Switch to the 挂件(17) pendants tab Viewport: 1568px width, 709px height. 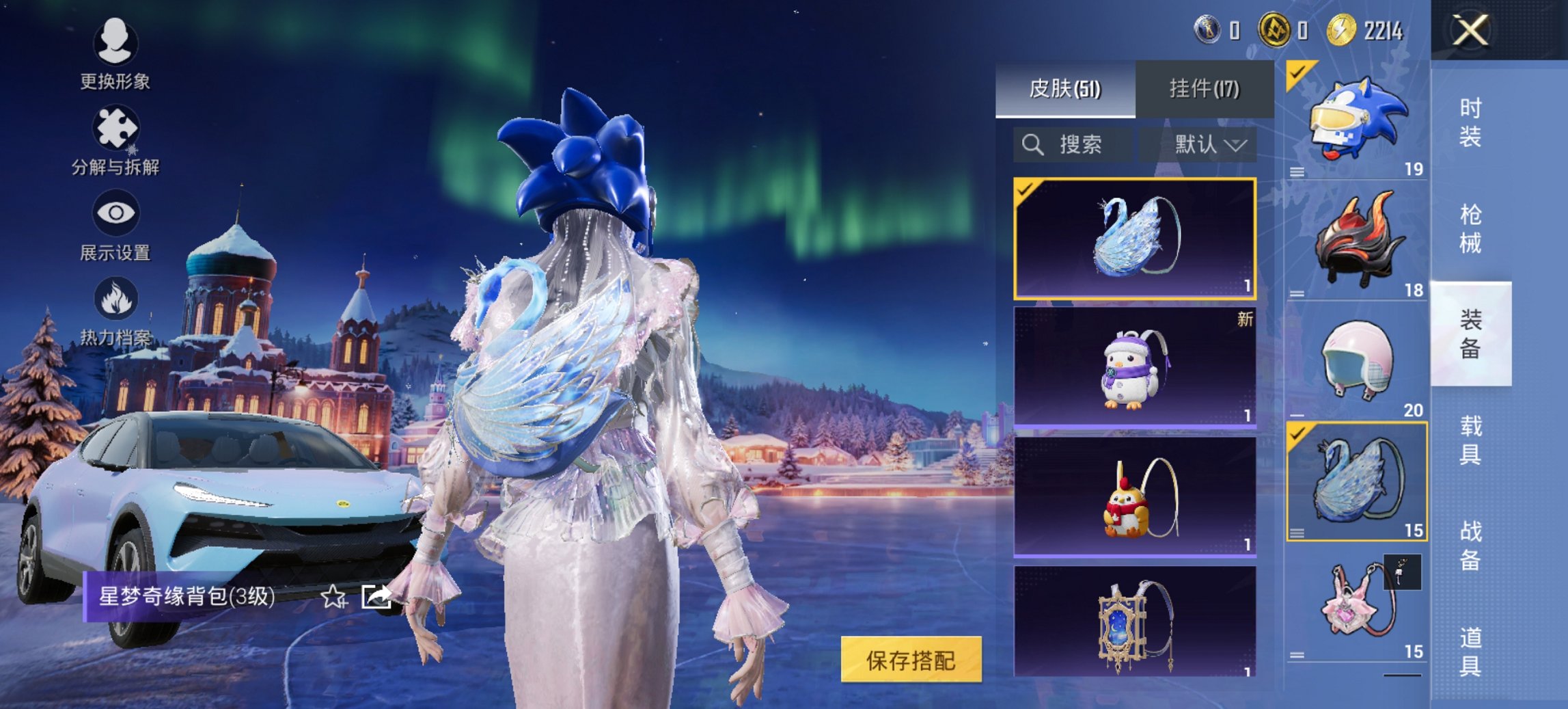coord(1204,89)
